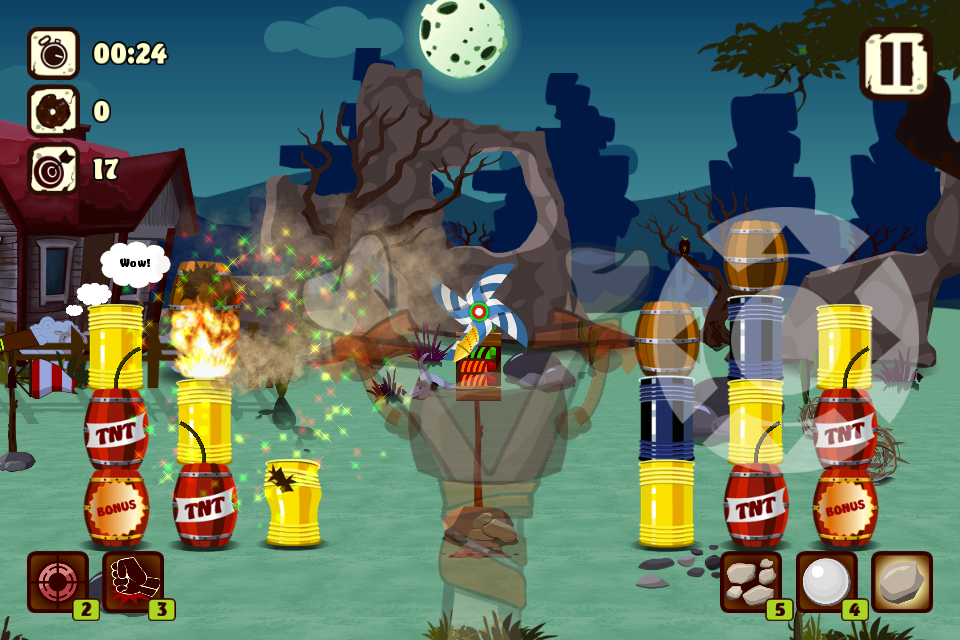The image size is (960, 640).
Task: Pause the game with the top-right button
Action: tap(895, 62)
